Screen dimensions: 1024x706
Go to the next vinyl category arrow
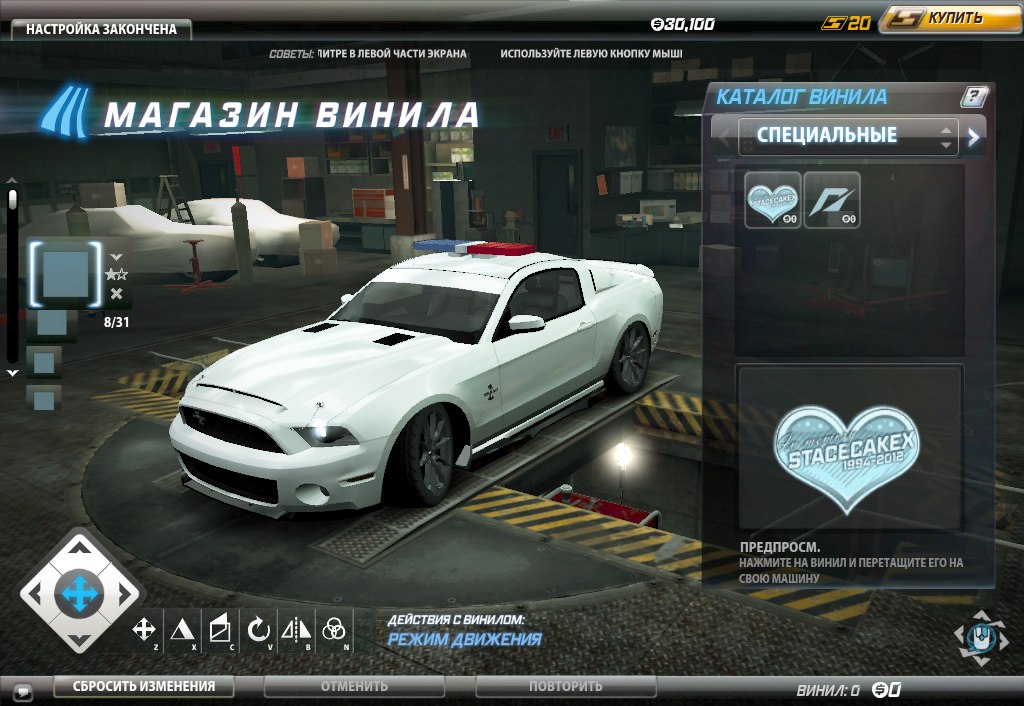pos(973,137)
